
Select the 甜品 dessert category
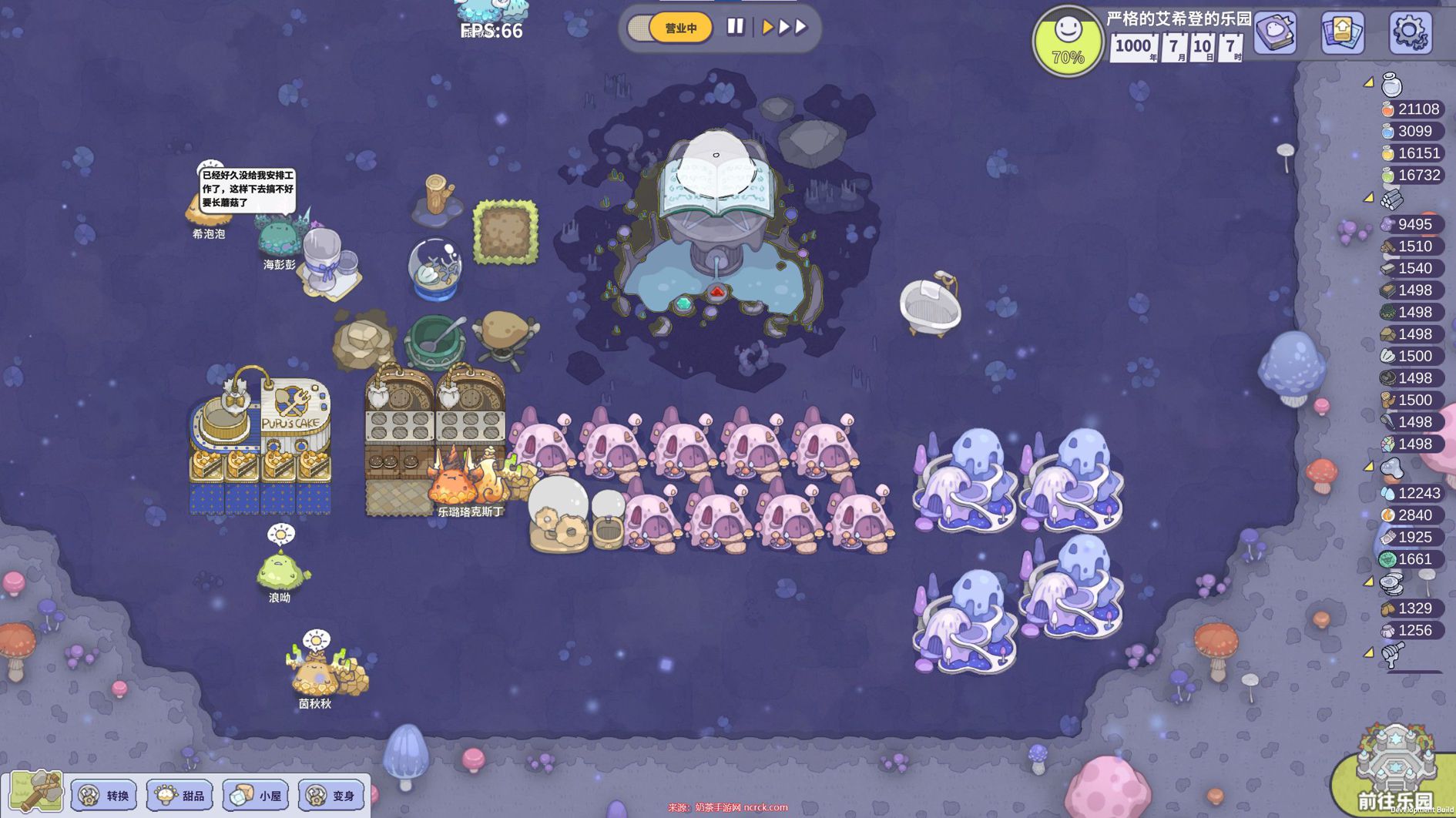coord(180,795)
